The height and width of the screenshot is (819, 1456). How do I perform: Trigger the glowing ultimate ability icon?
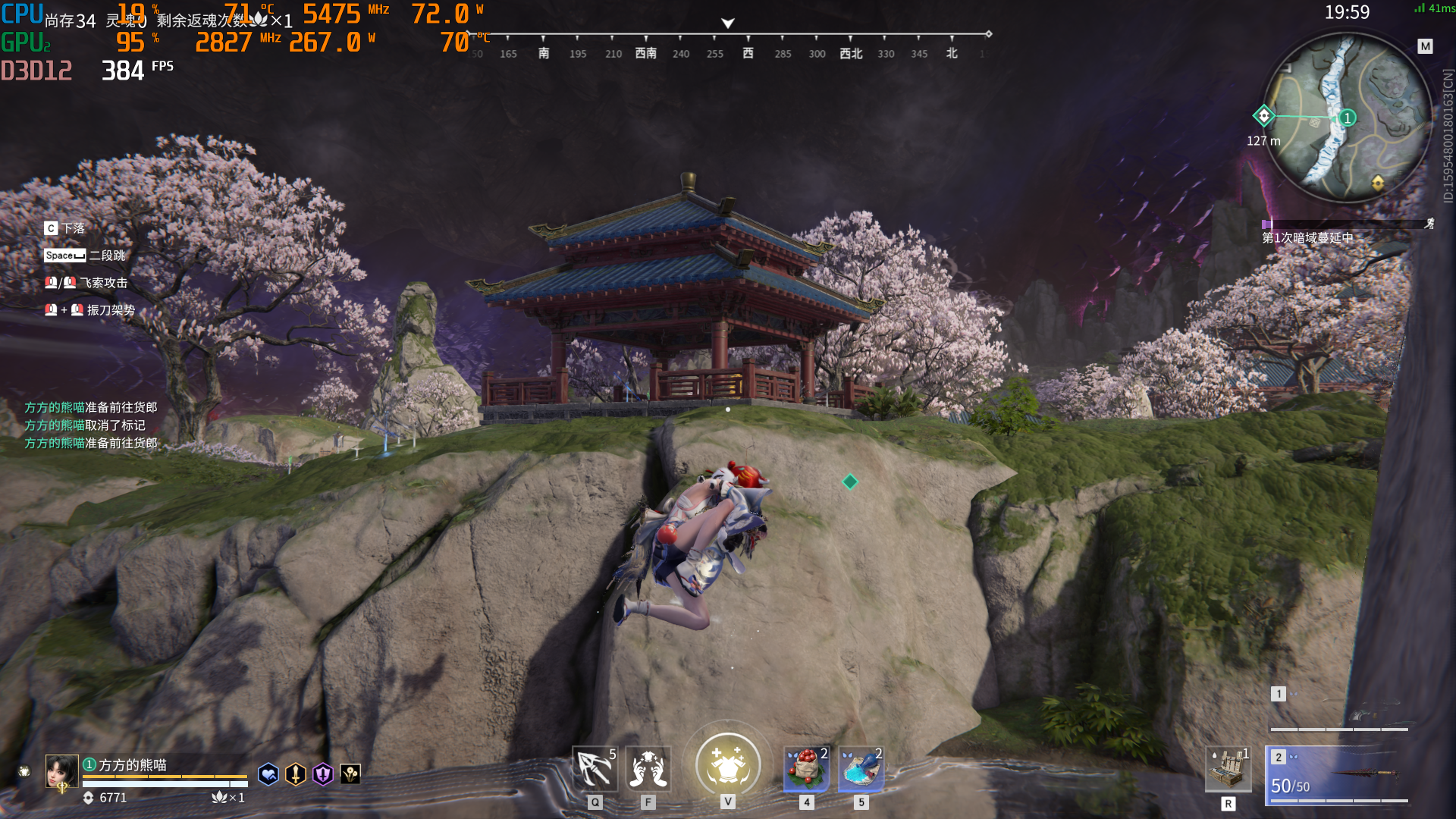click(728, 764)
